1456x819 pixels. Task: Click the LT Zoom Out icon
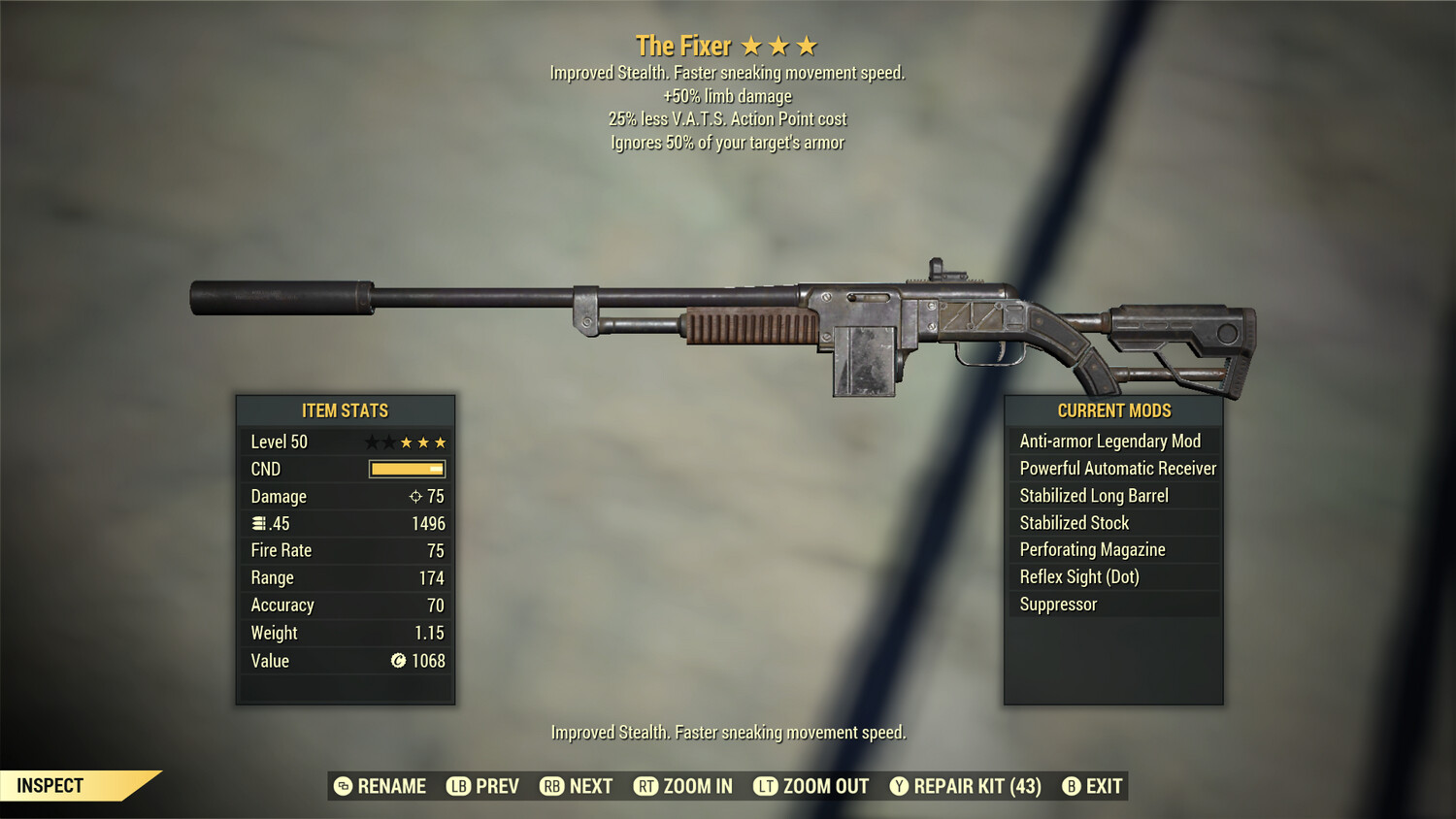764,786
